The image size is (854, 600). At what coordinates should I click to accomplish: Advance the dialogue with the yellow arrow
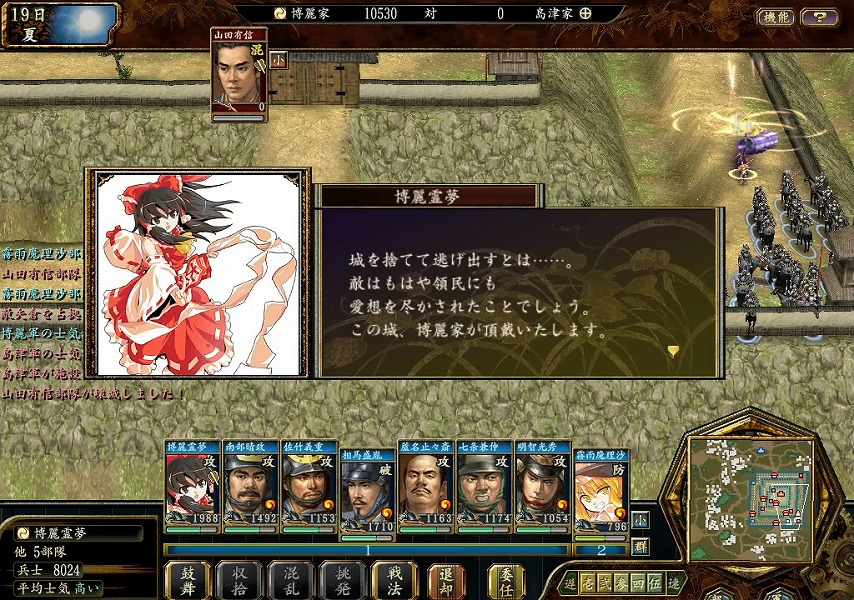tap(673, 350)
